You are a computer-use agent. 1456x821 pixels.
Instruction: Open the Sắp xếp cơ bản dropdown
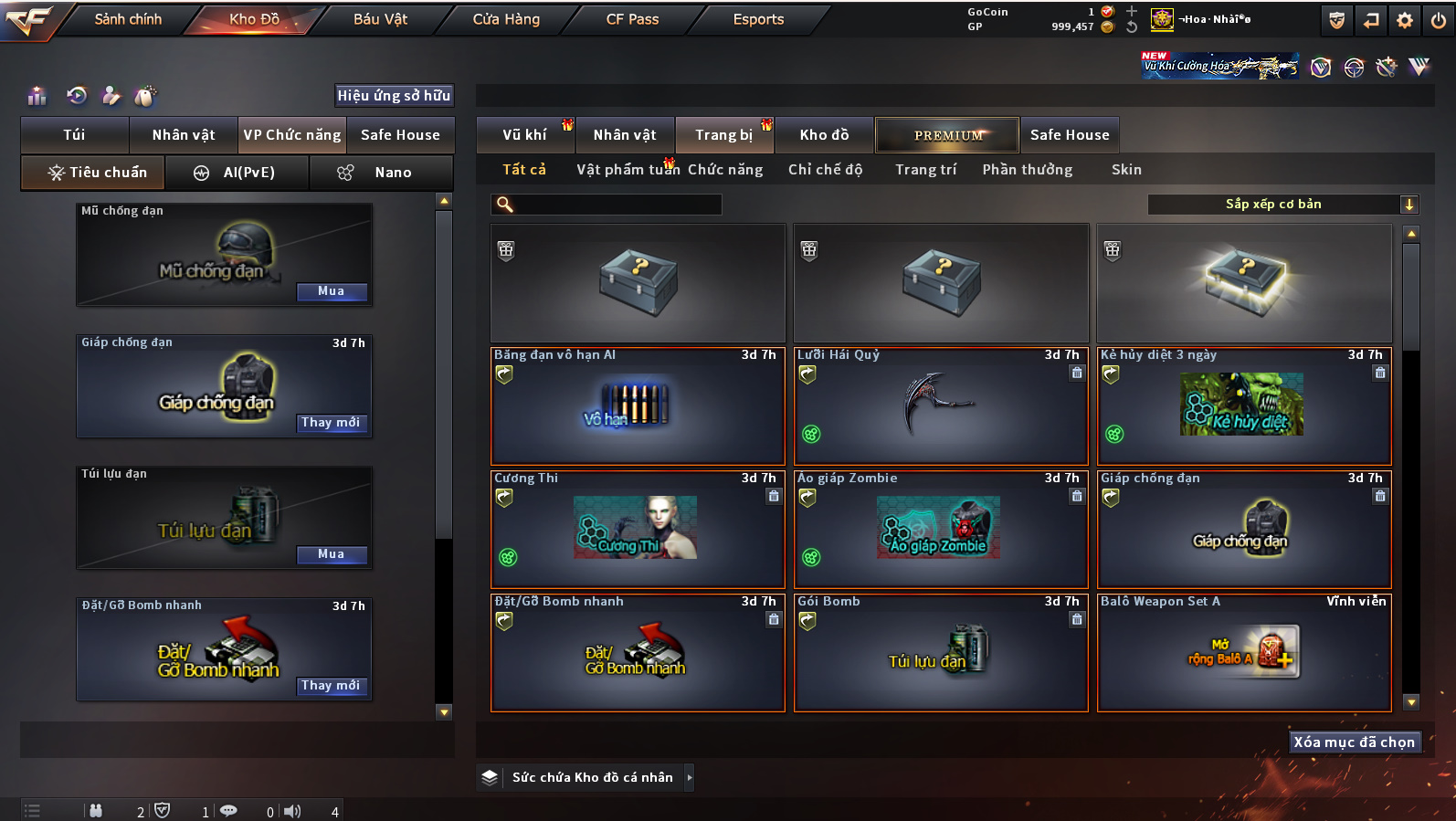click(1282, 205)
